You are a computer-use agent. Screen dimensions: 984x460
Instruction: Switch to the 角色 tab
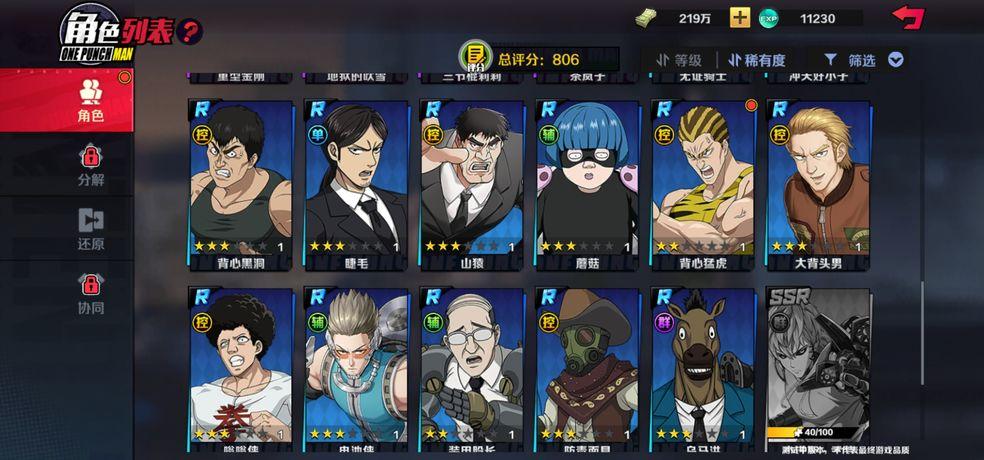(x=91, y=98)
